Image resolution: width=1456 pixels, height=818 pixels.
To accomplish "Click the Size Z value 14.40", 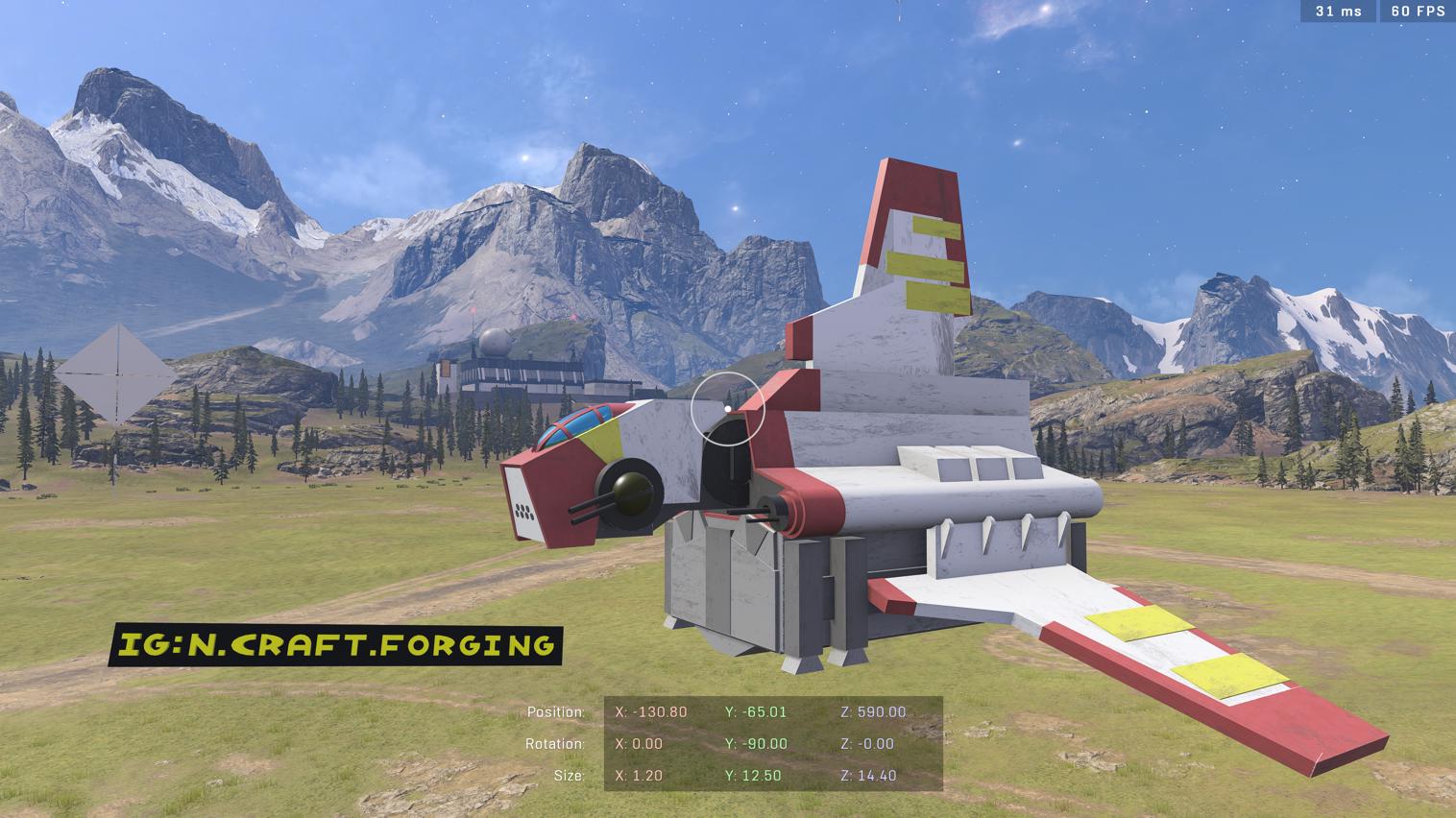I will 869,776.
